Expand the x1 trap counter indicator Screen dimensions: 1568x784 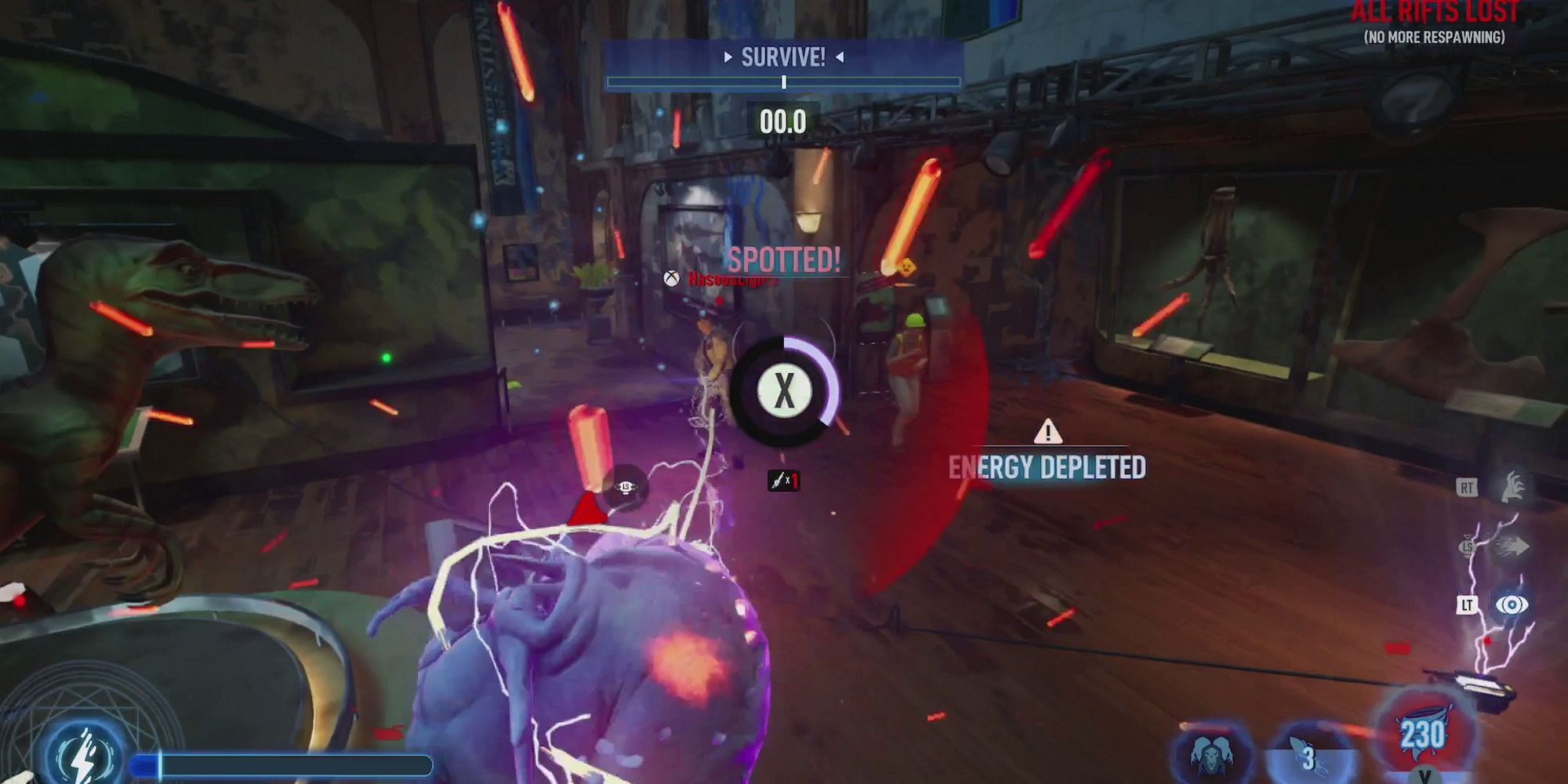click(x=783, y=481)
